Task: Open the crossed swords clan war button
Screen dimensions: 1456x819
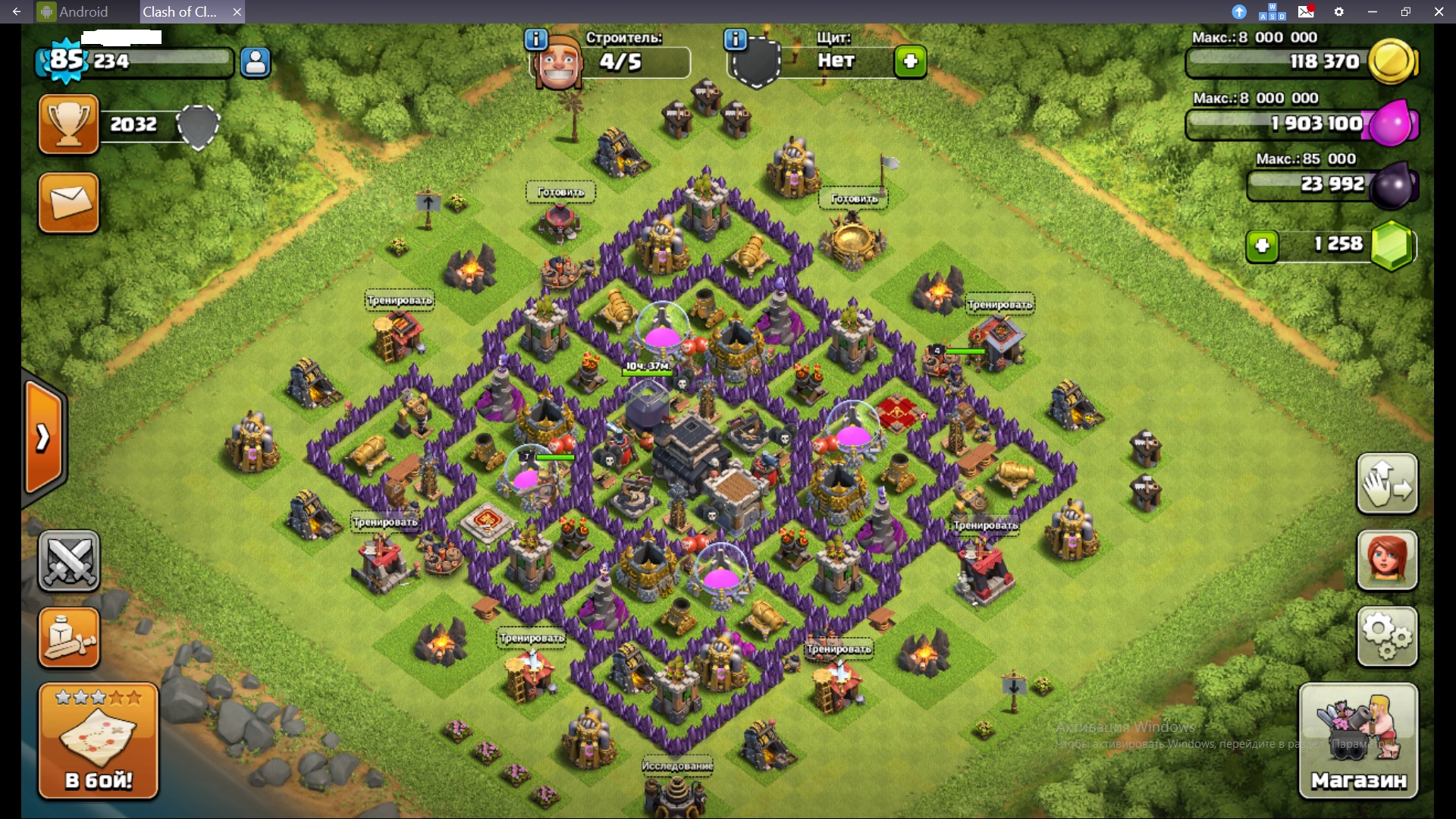Action: point(69,561)
